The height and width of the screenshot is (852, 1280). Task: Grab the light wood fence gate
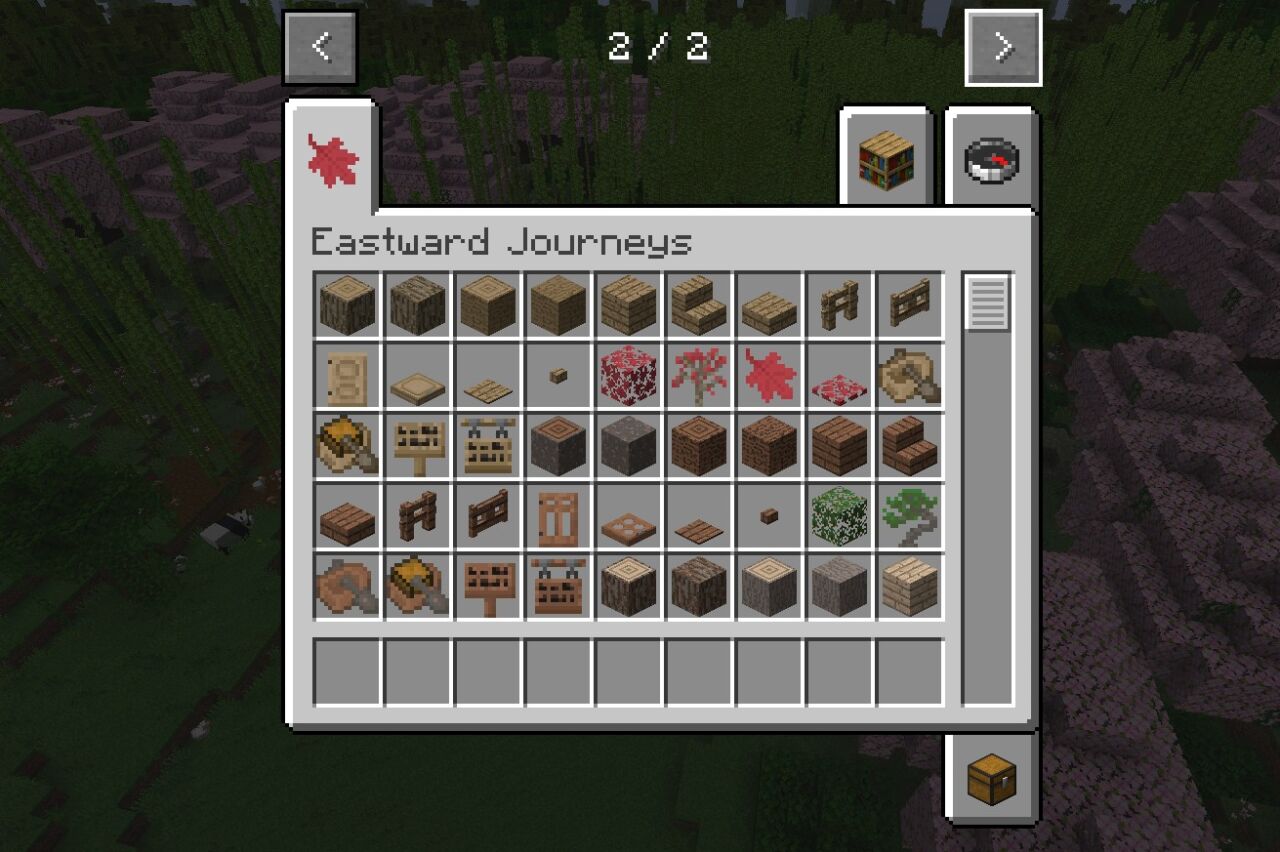point(910,304)
